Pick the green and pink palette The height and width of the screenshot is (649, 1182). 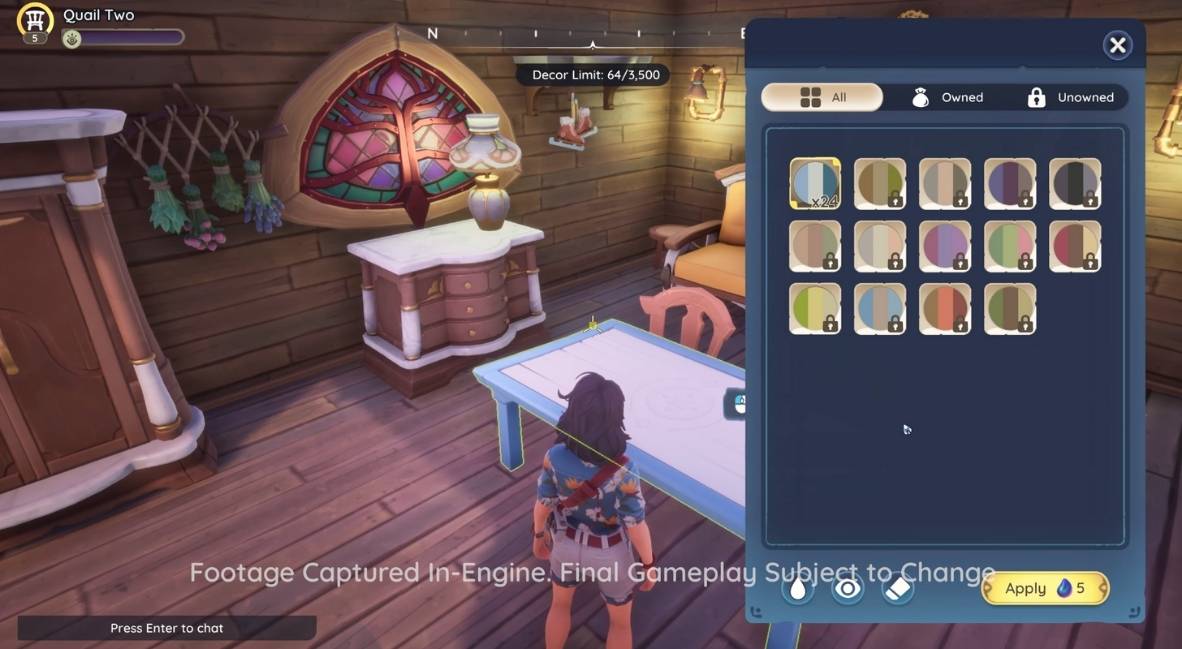(1010, 246)
